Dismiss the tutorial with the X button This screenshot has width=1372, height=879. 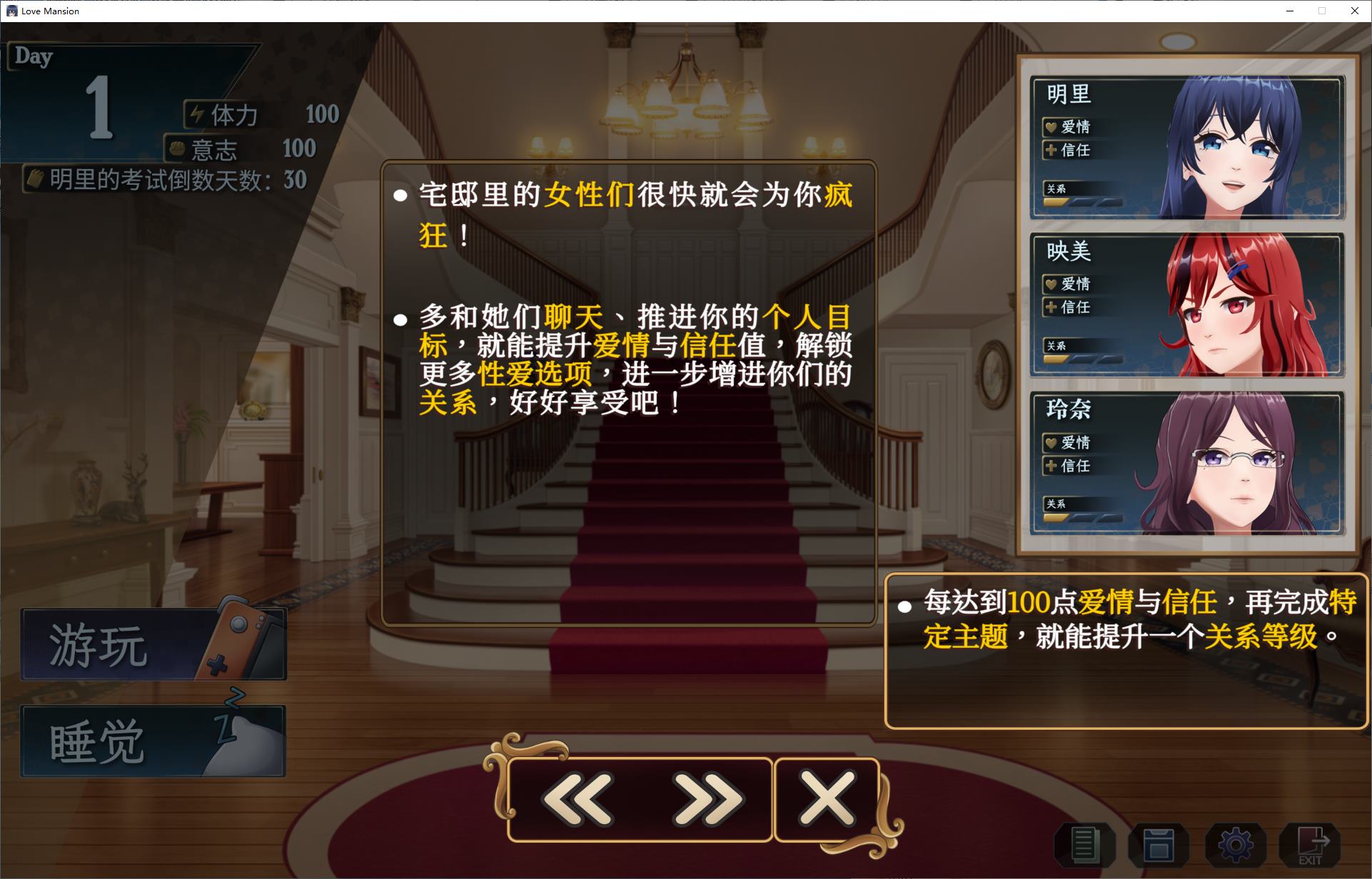826,798
